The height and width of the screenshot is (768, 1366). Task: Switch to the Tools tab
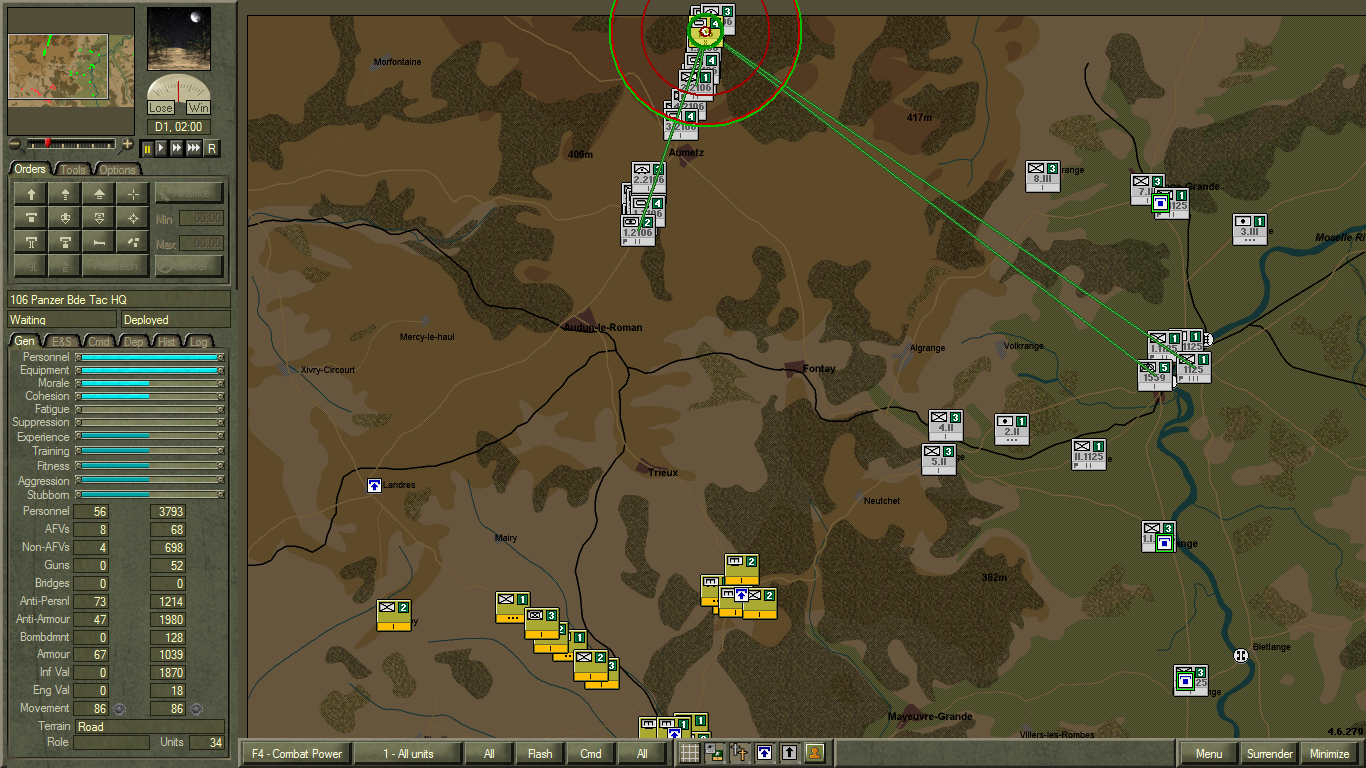coord(73,170)
